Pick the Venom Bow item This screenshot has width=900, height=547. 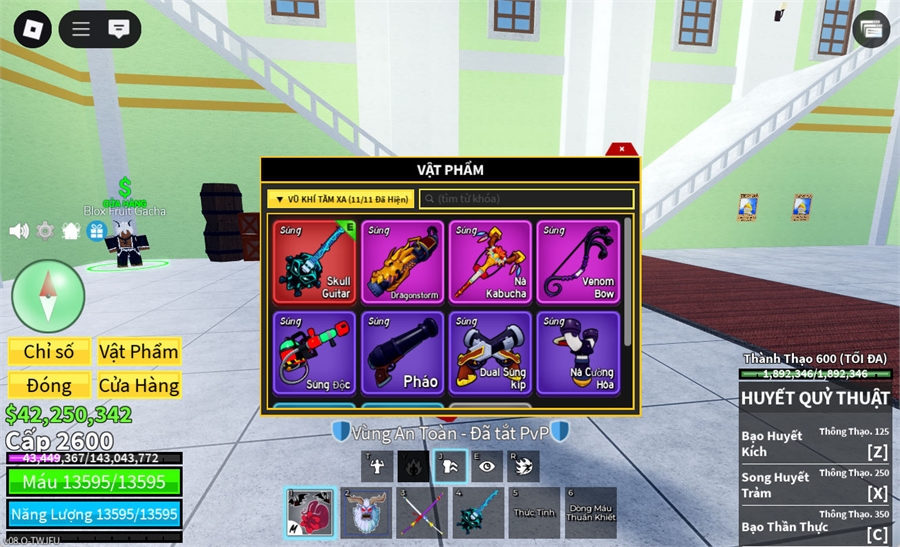(577, 261)
